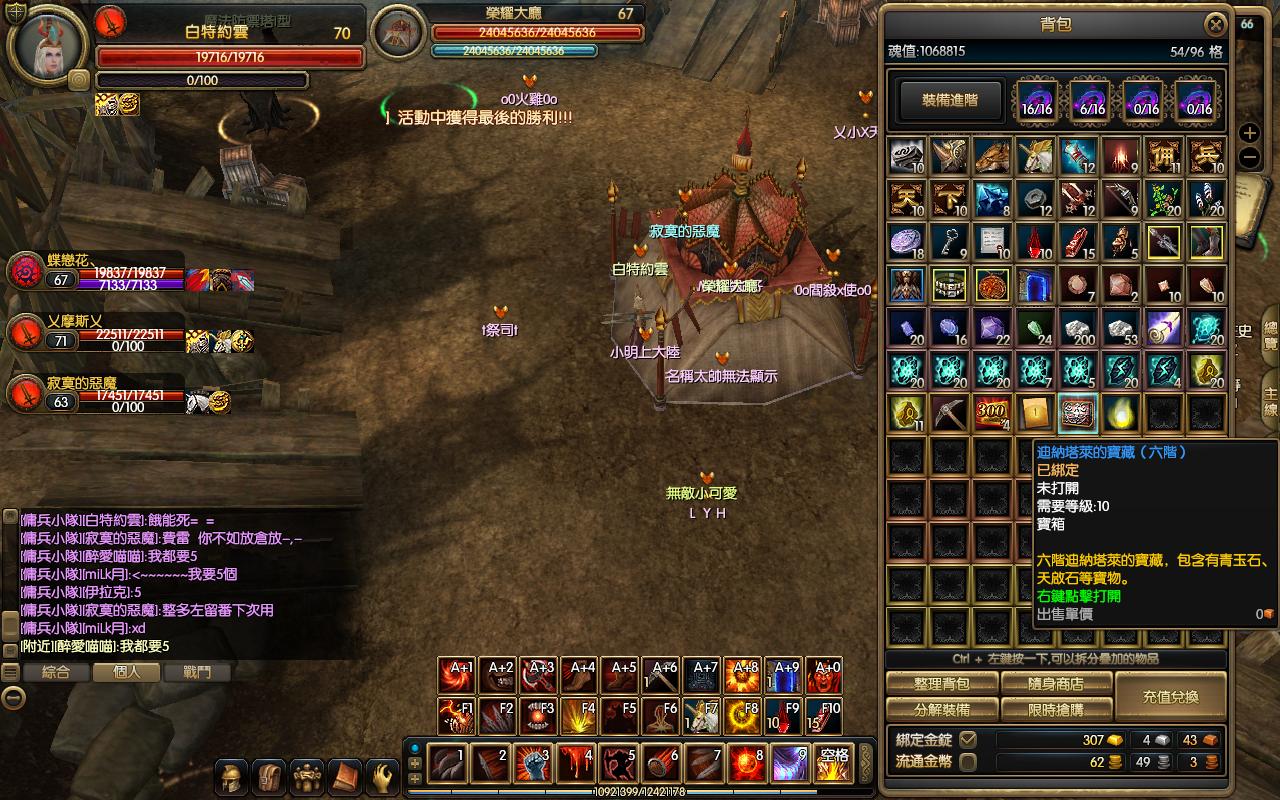
Task: Use the 空格 spacebar skill slot
Action: point(834,763)
